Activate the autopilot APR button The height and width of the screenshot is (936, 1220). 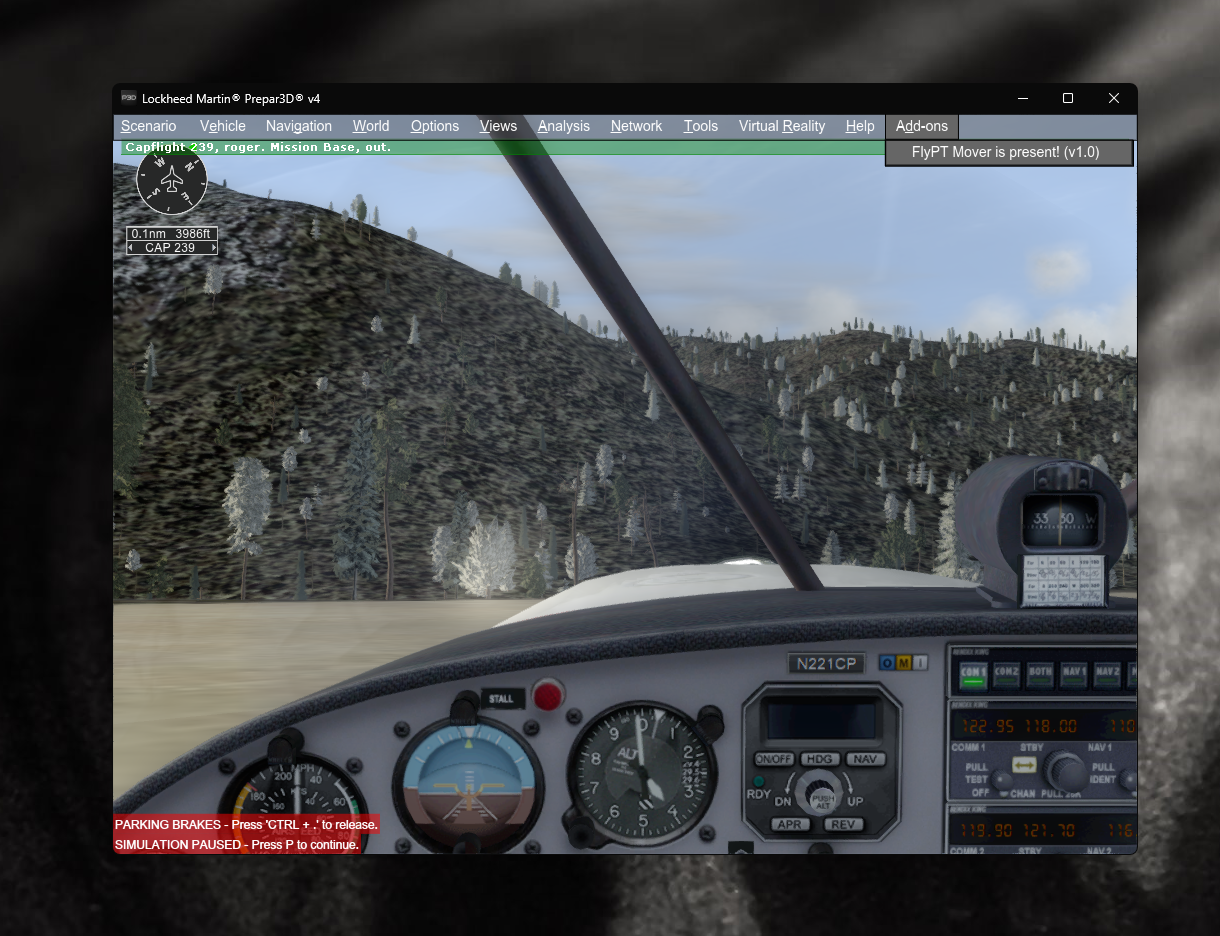[x=791, y=825]
